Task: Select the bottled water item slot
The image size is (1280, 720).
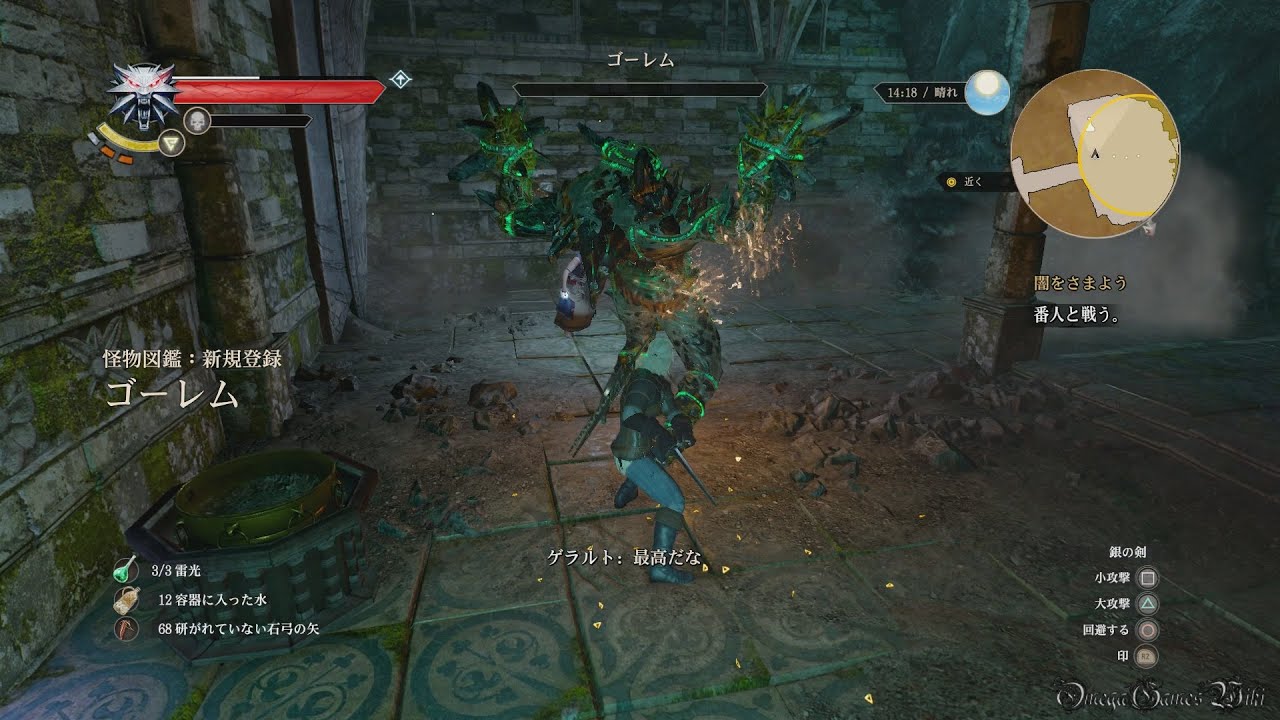Action: point(127,600)
